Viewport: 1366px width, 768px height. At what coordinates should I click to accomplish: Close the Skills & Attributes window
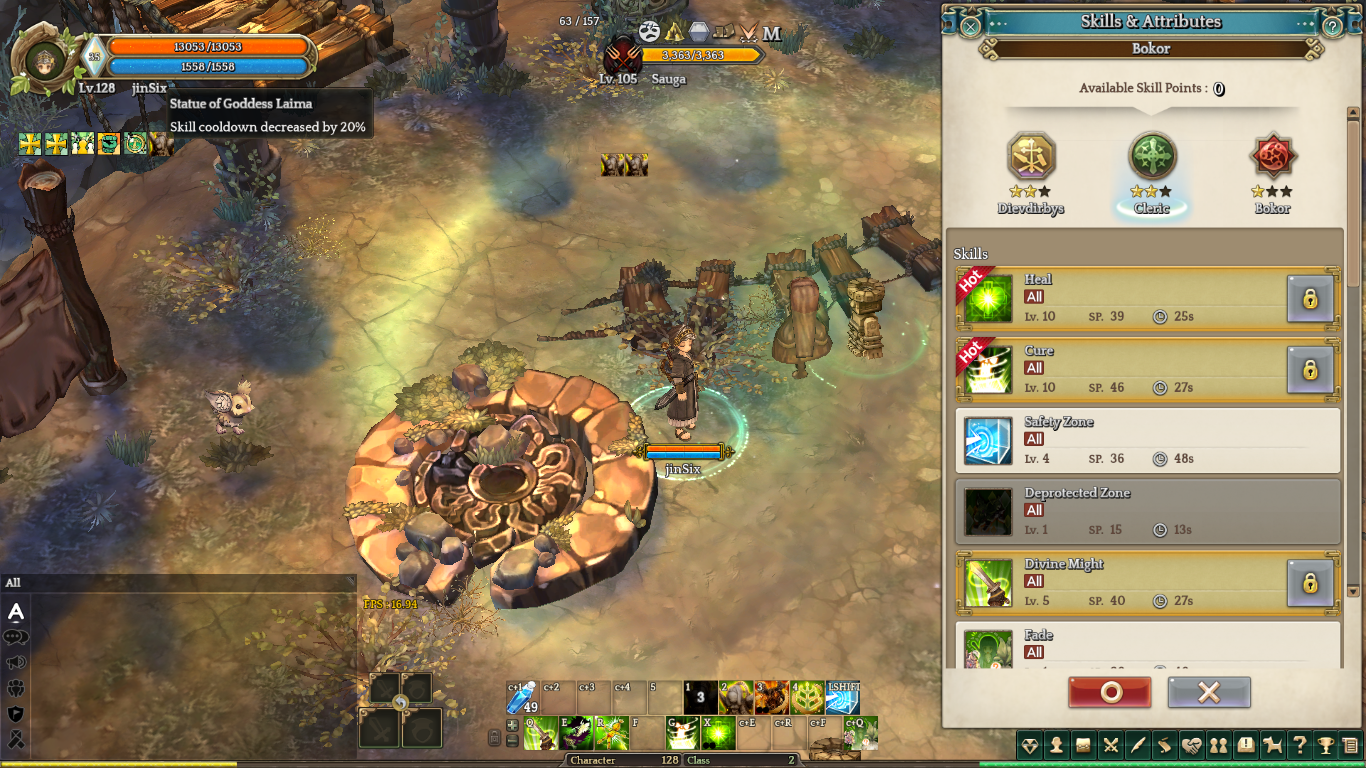[970, 26]
